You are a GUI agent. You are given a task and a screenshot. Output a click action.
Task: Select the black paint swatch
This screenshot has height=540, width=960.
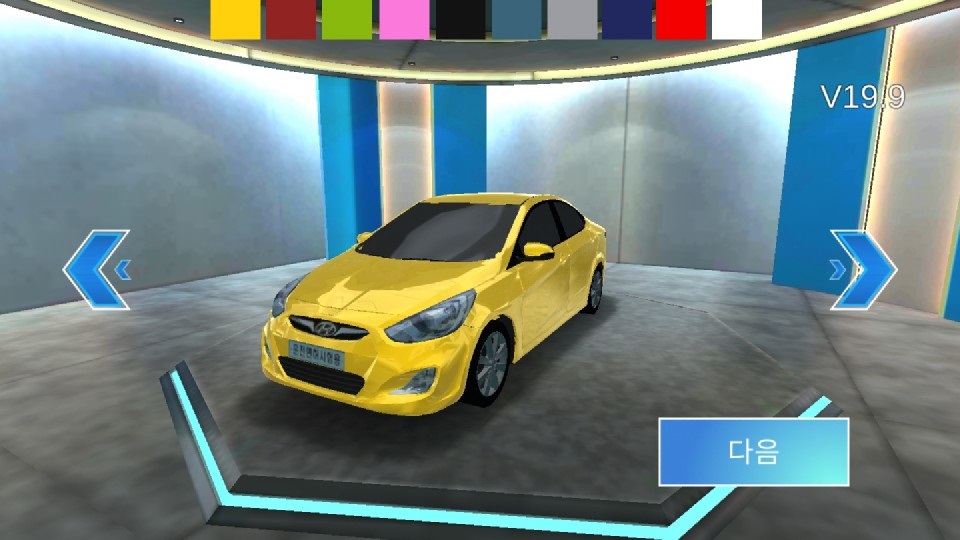point(460,19)
